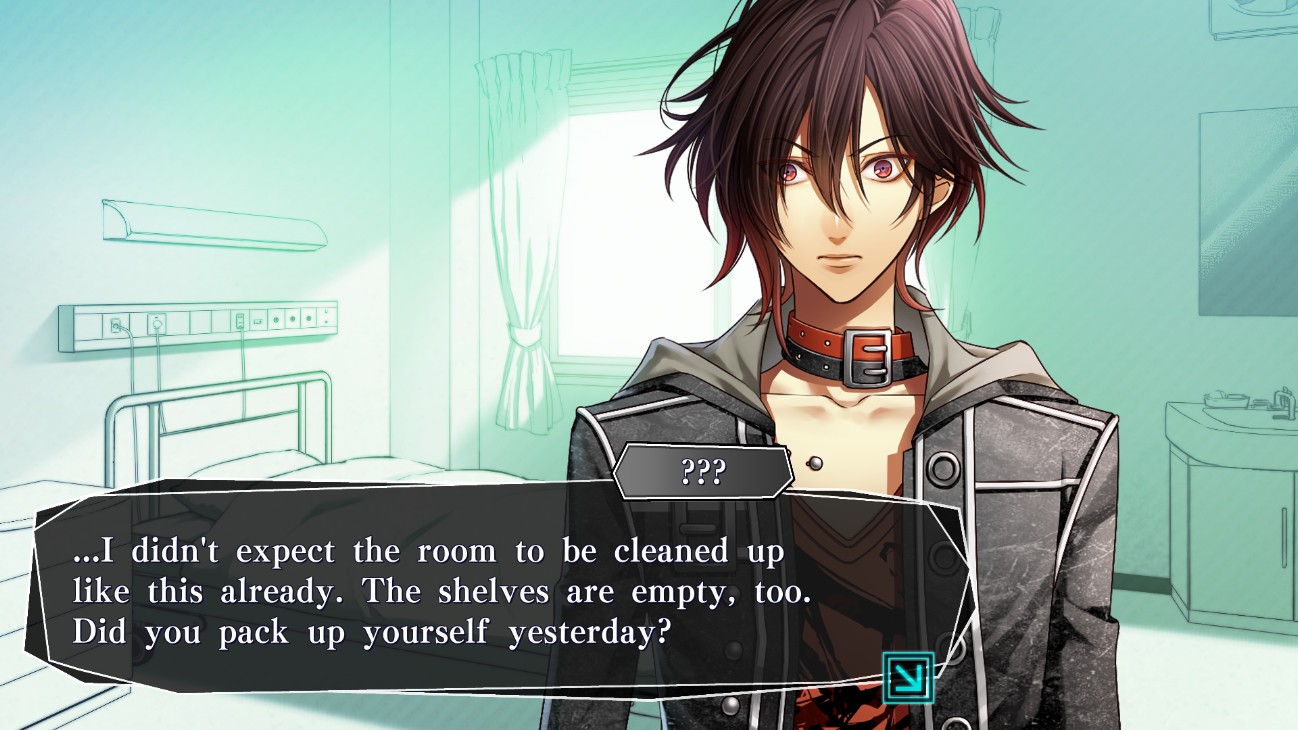
Task: Click the teal arrow to advance dialogue
Action: tap(908, 678)
